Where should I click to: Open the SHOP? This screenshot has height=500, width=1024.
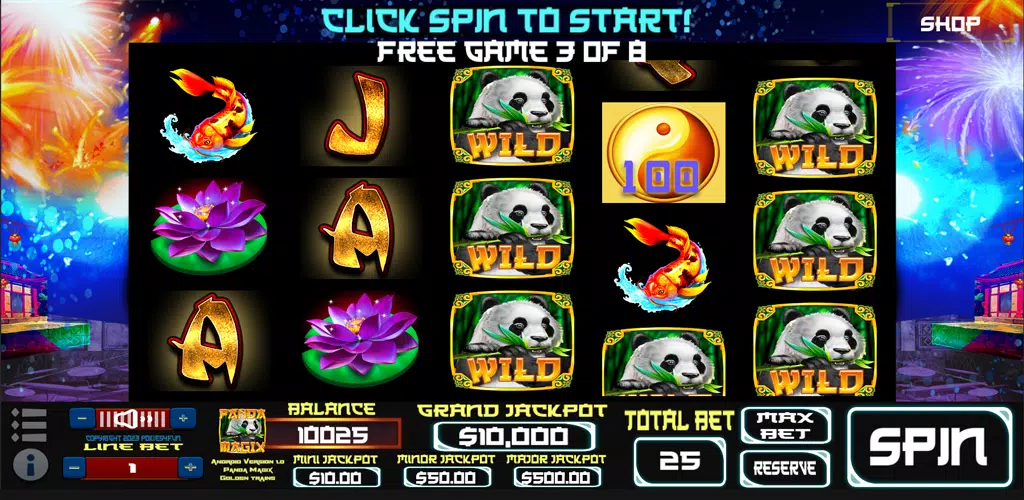pyautogui.click(x=951, y=24)
